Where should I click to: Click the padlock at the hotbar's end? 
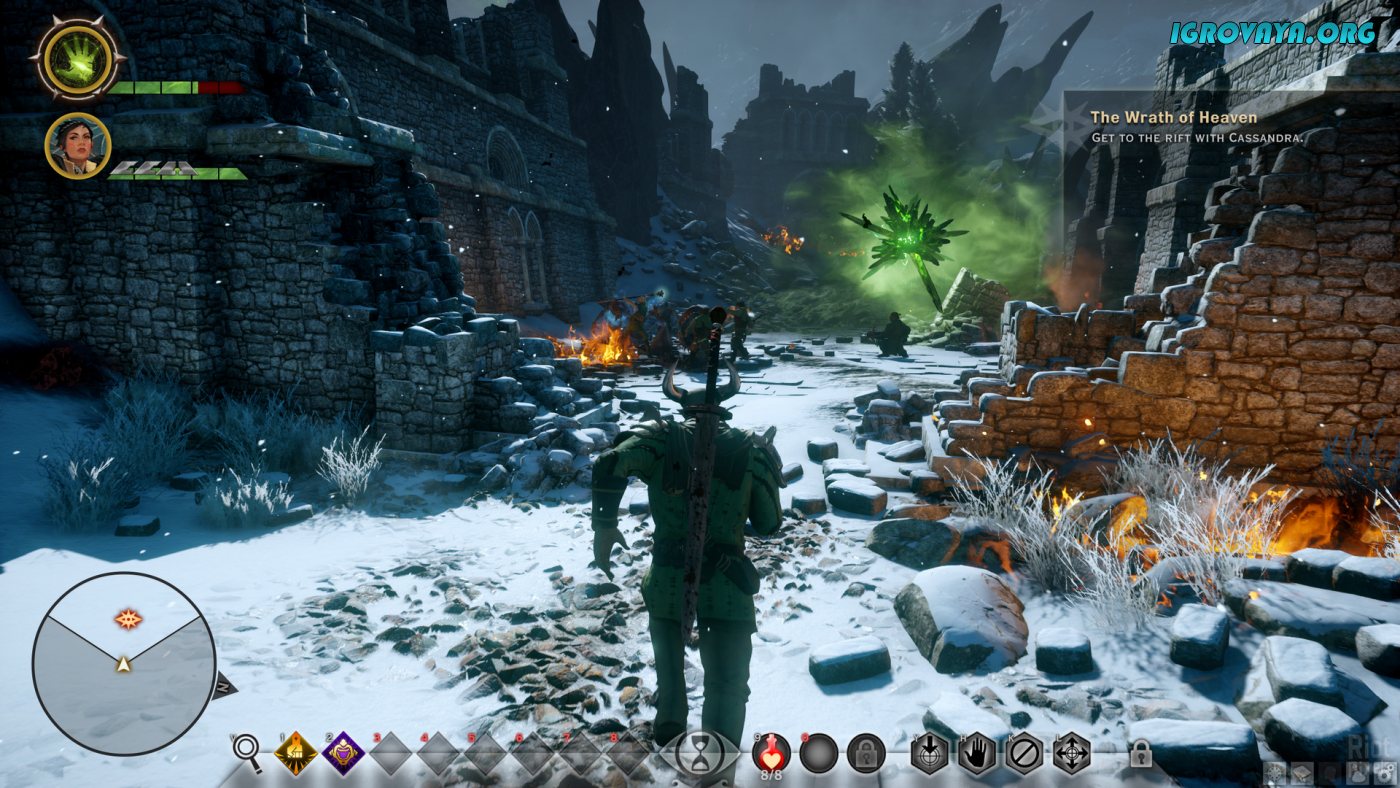1140,754
